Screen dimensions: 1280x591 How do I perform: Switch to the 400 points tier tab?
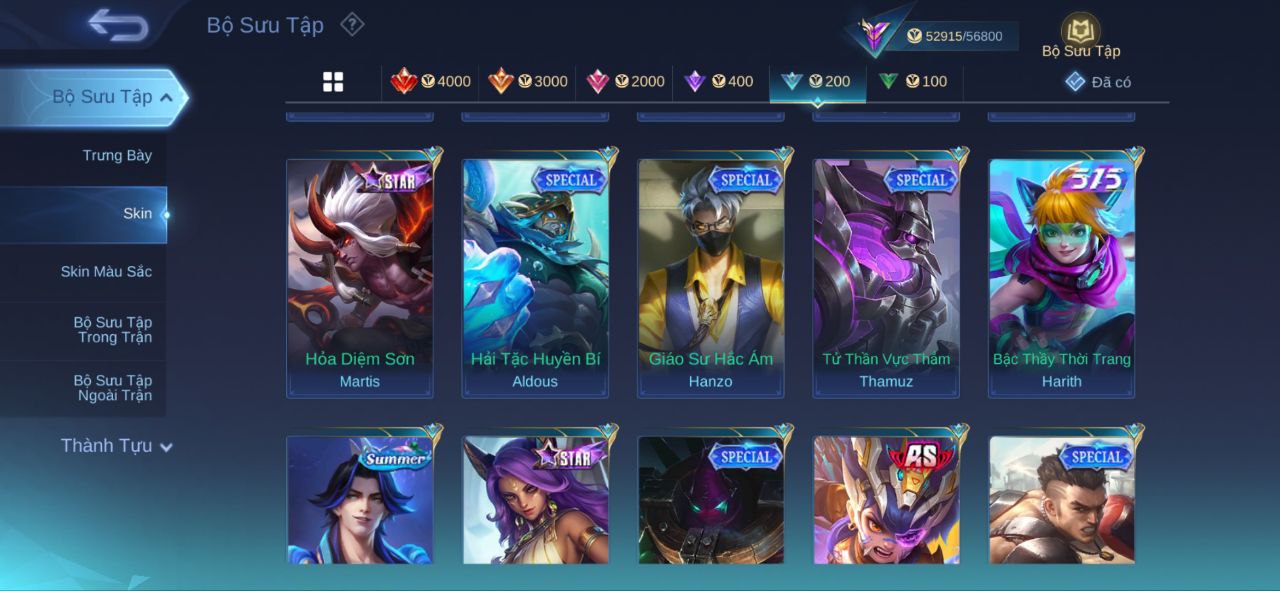tap(719, 82)
